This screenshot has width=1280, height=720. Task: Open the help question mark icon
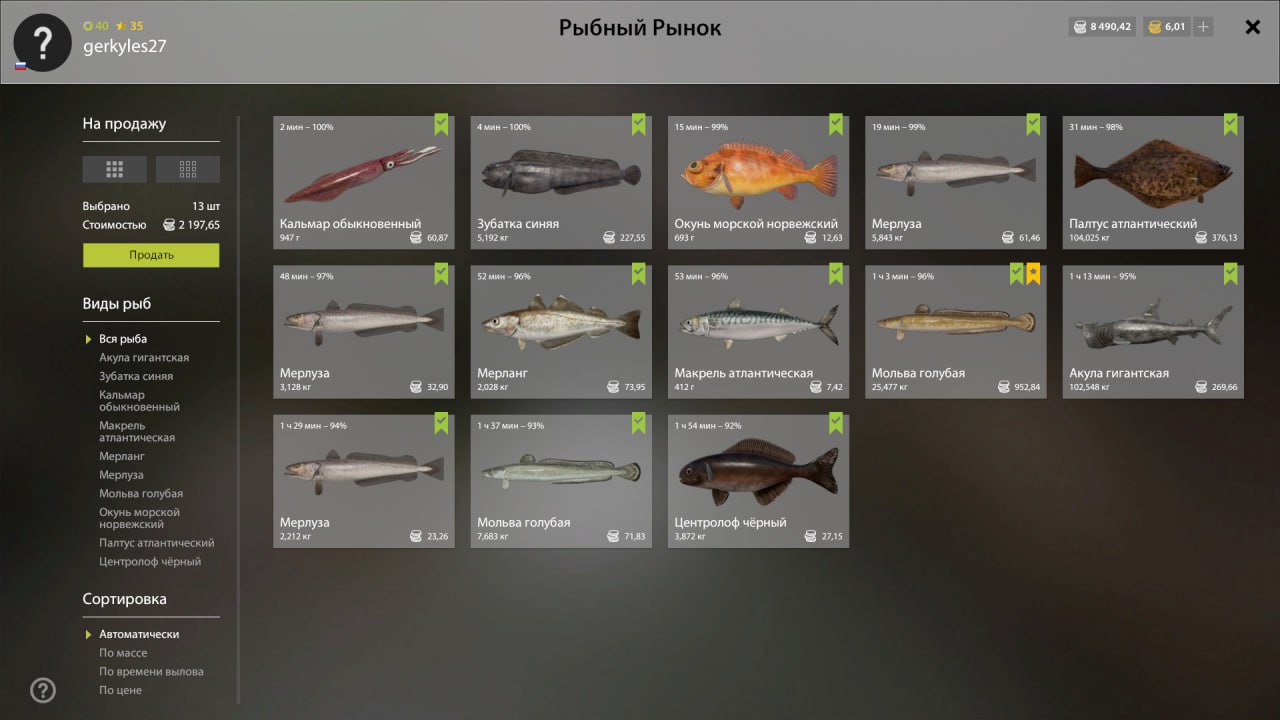43,690
